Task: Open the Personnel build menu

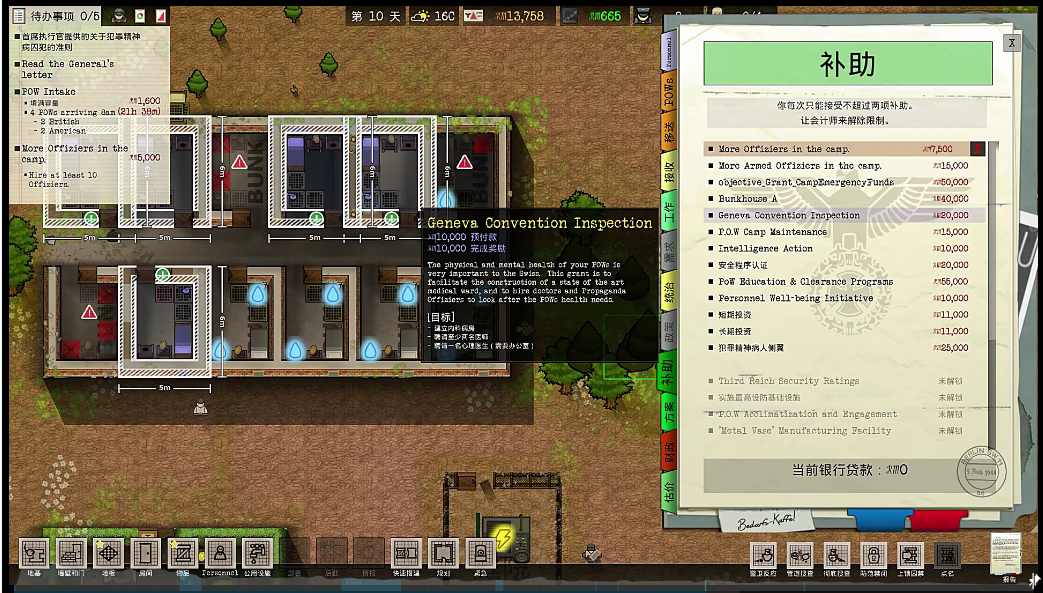Action: pyautogui.click(x=219, y=553)
